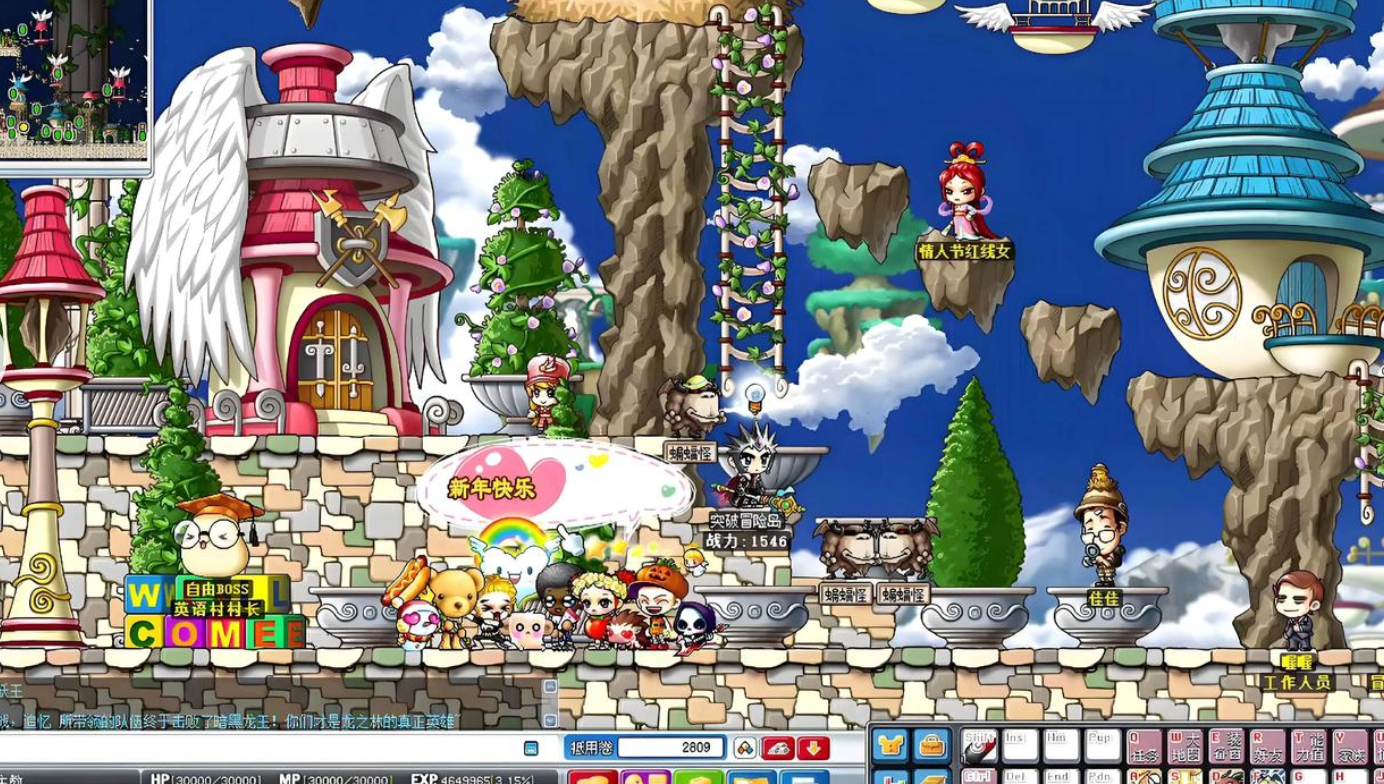
Task: Toggle the chat window size button
Action: point(531,748)
